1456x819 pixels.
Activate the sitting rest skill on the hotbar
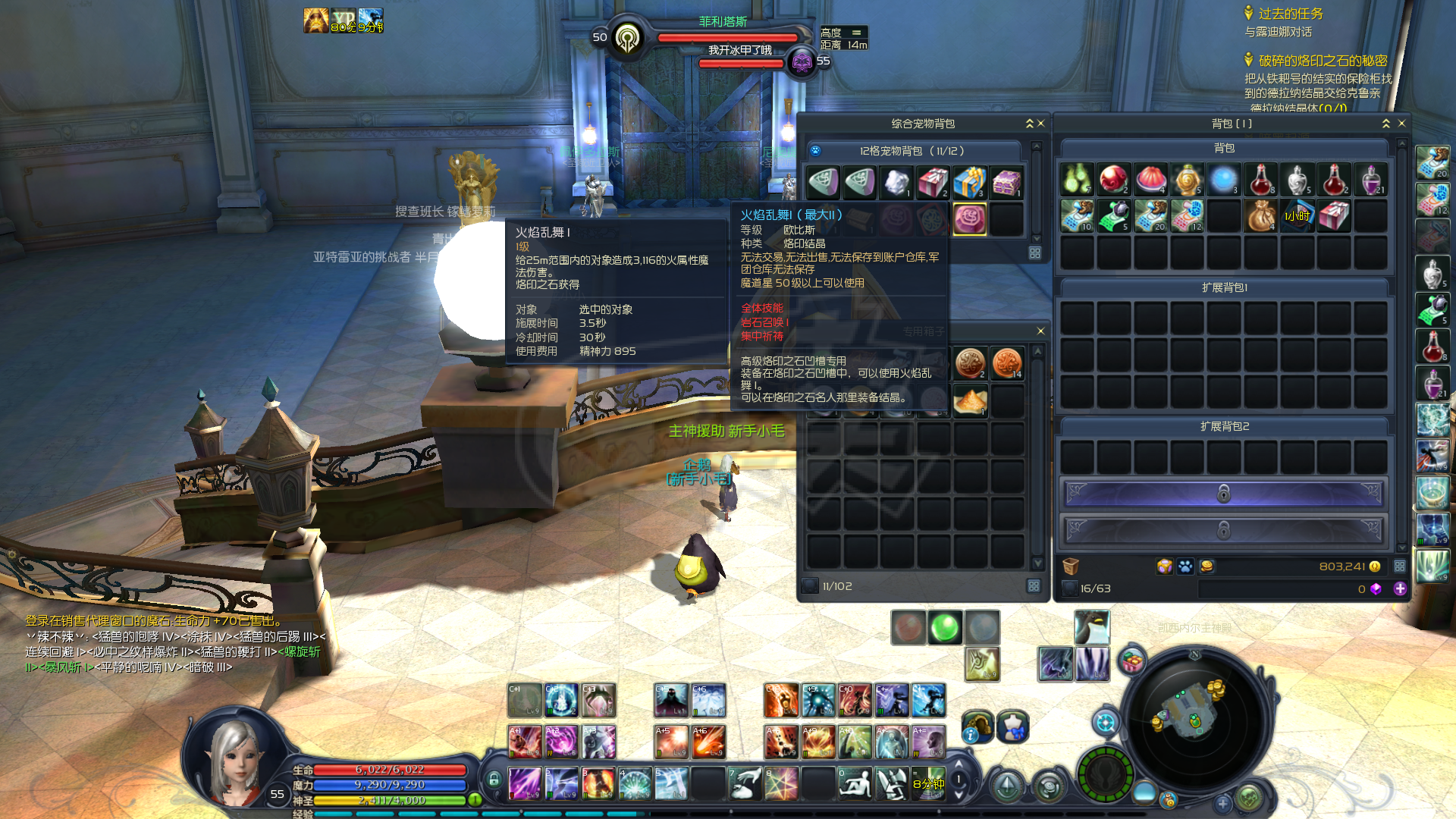coord(855,783)
